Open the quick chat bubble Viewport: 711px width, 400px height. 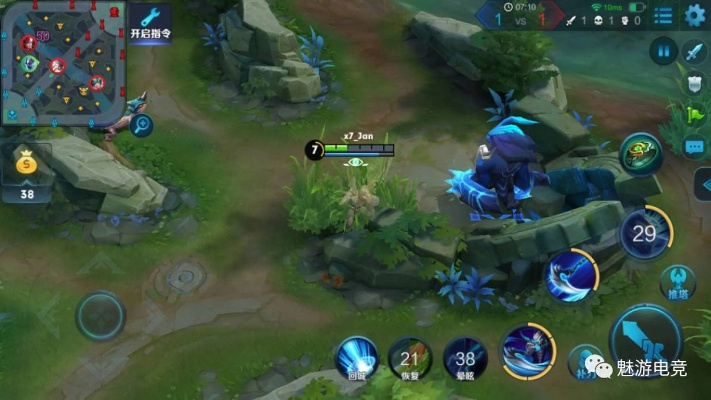696,147
